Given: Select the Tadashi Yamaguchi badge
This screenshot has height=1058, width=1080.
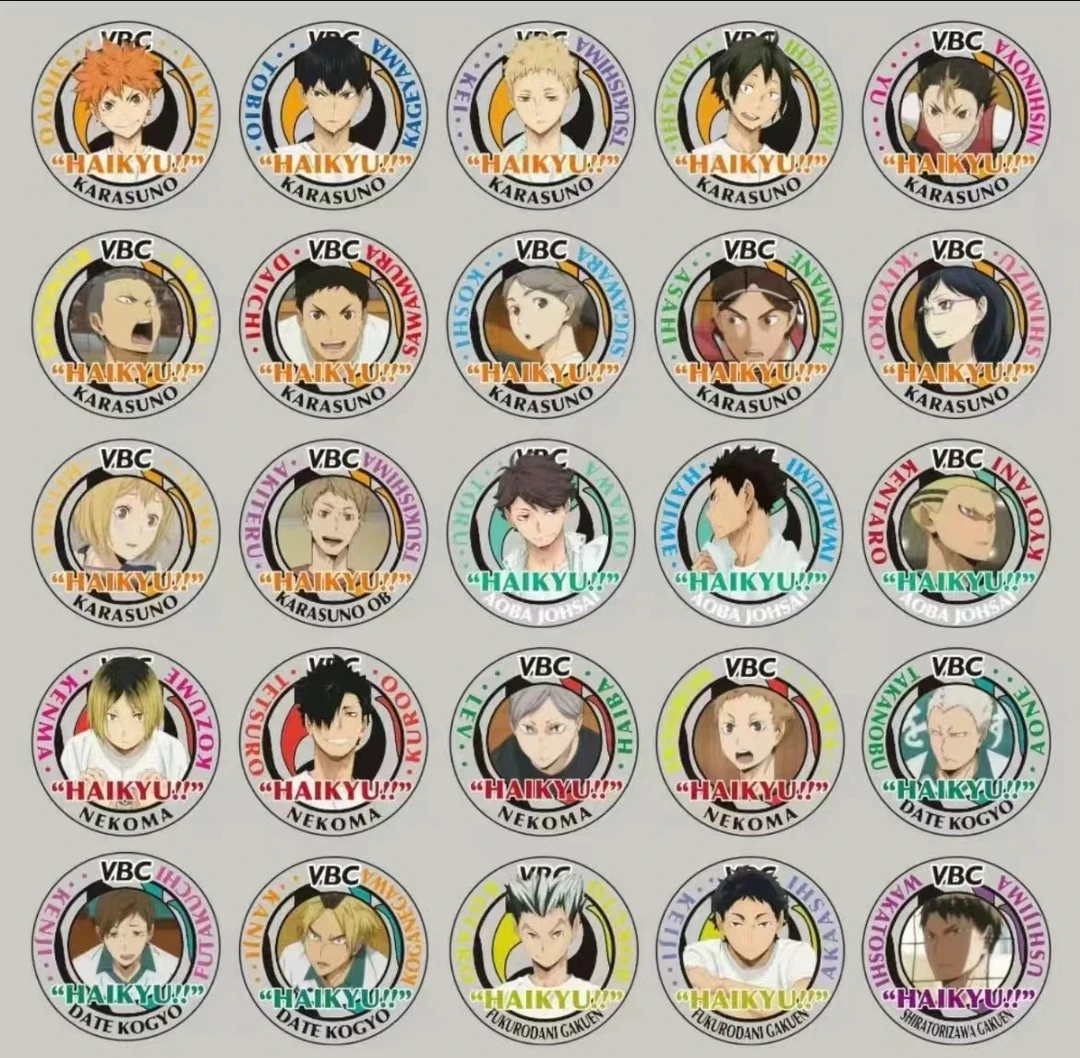Looking at the screenshot, I should pyautogui.click(x=749, y=117).
